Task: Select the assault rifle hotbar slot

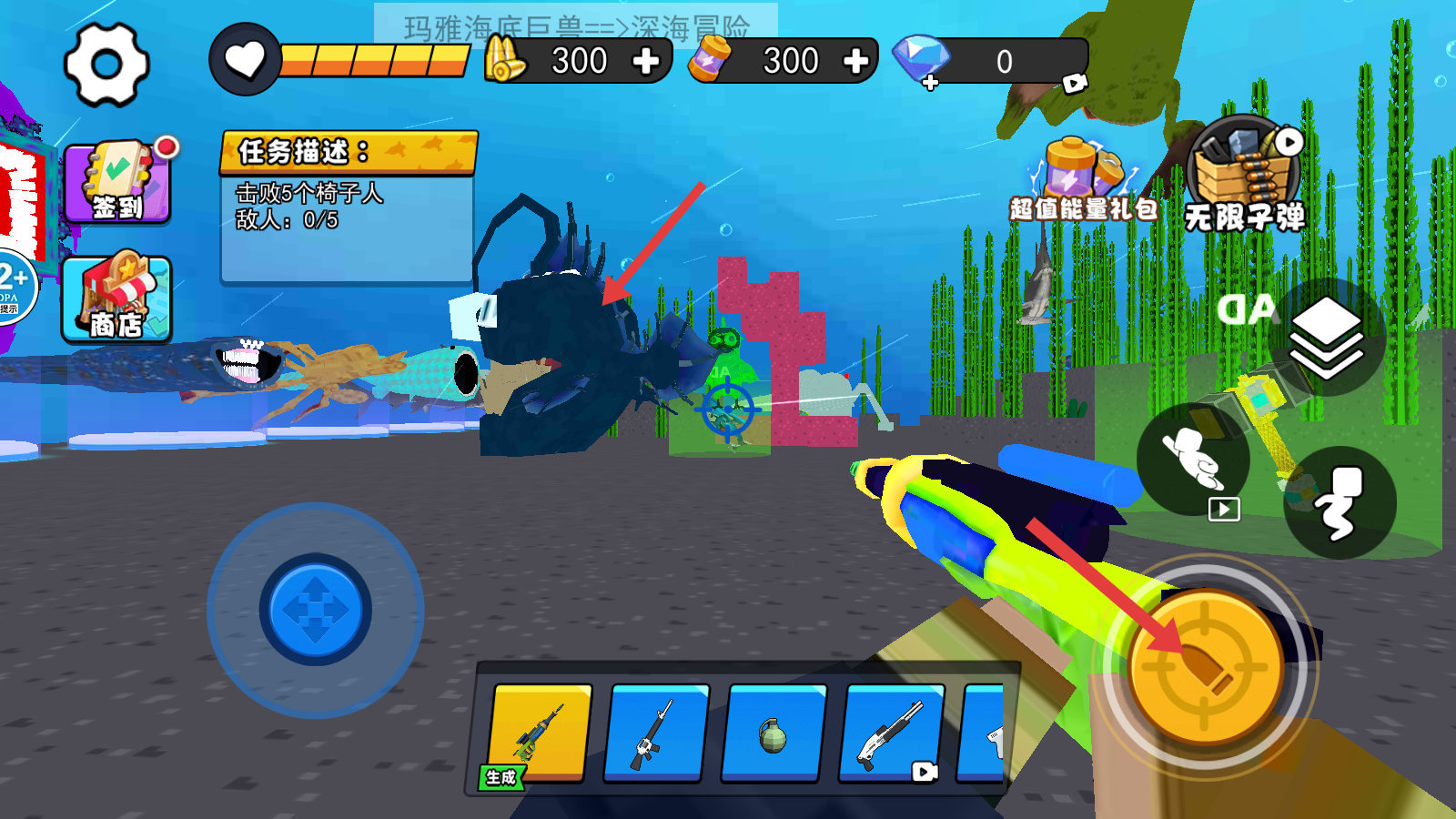Action: [x=656, y=733]
